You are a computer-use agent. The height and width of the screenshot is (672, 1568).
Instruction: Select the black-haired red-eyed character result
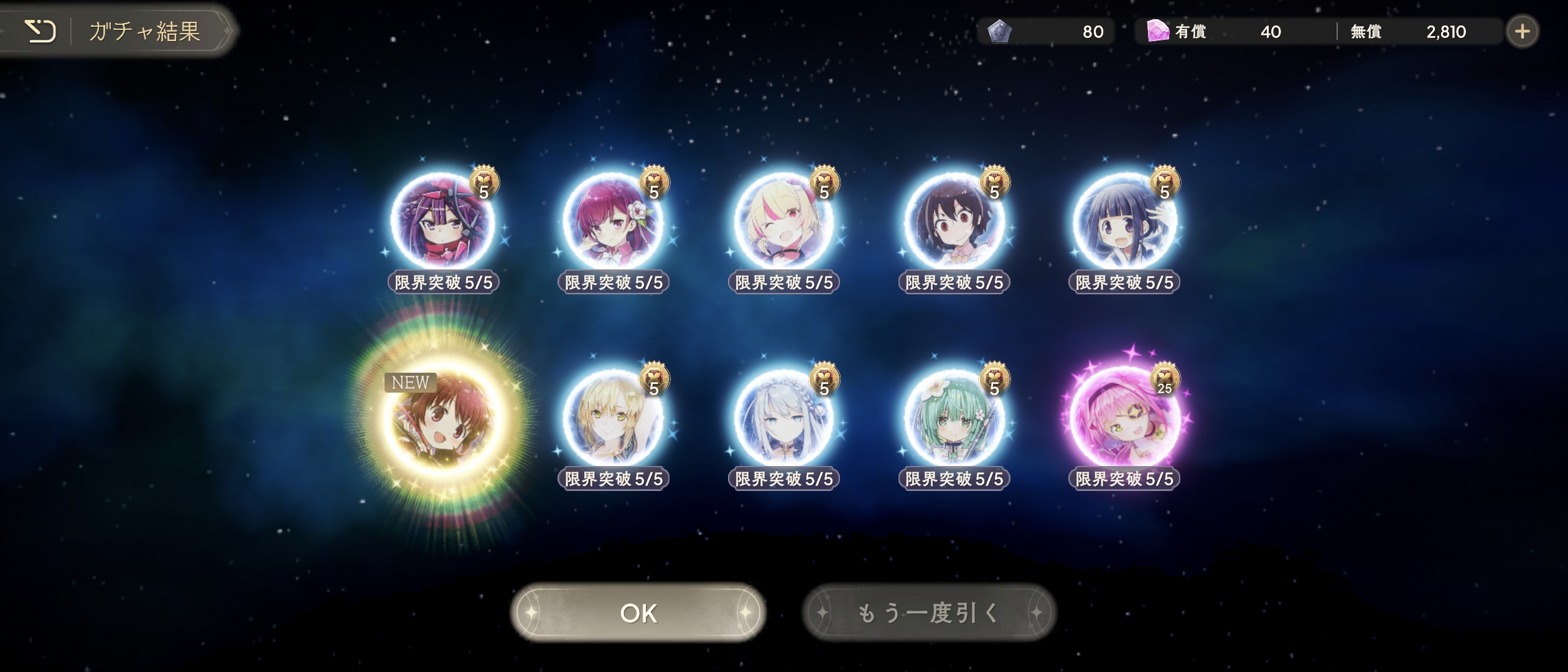click(x=953, y=223)
